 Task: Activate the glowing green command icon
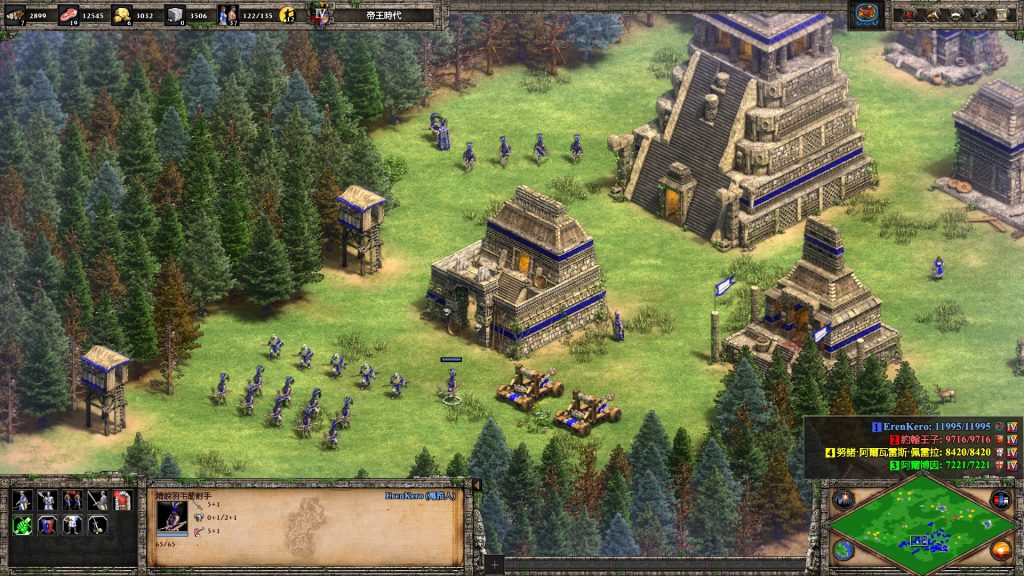pos(22,525)
